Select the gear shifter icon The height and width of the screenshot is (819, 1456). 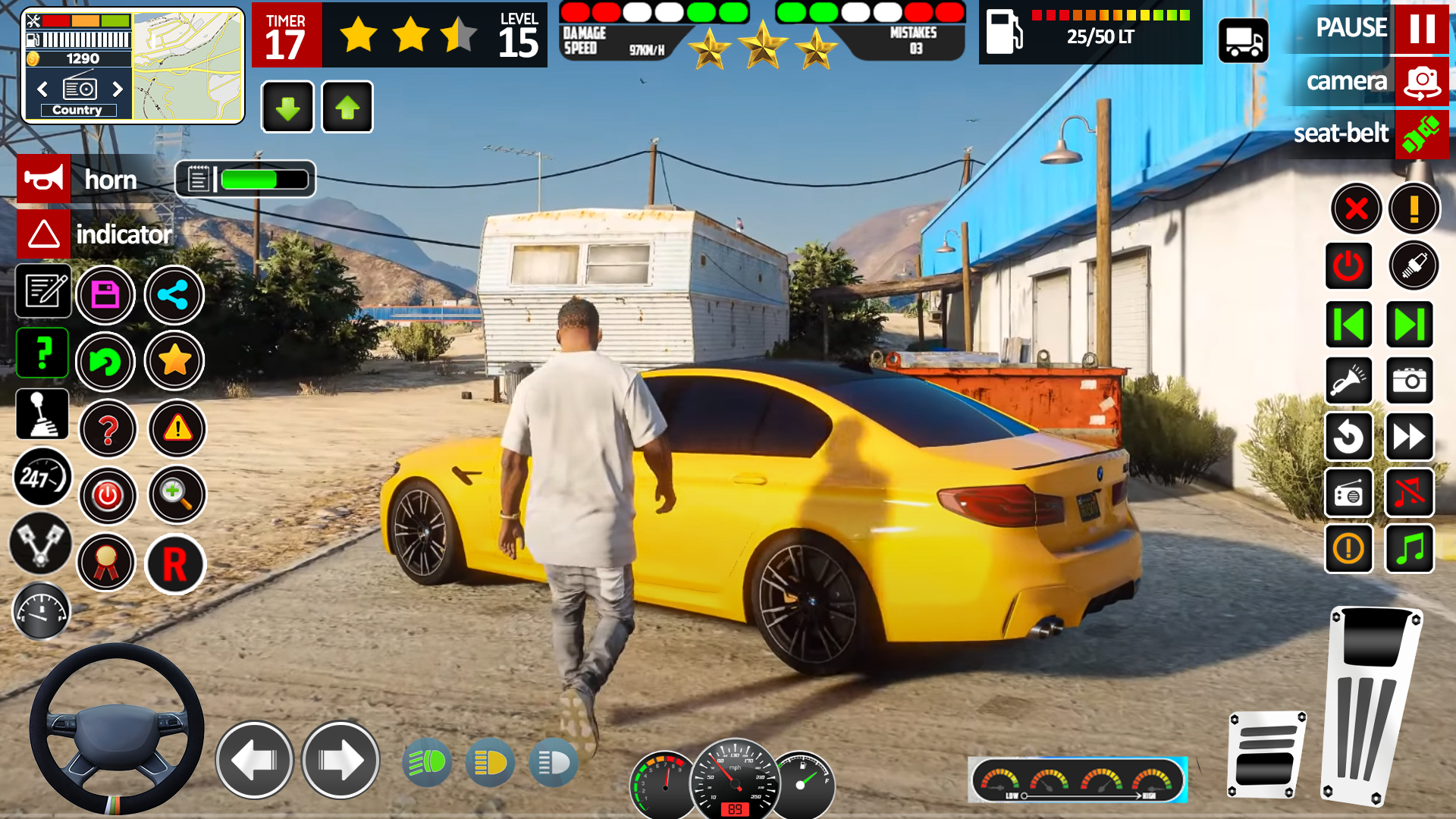42,413
